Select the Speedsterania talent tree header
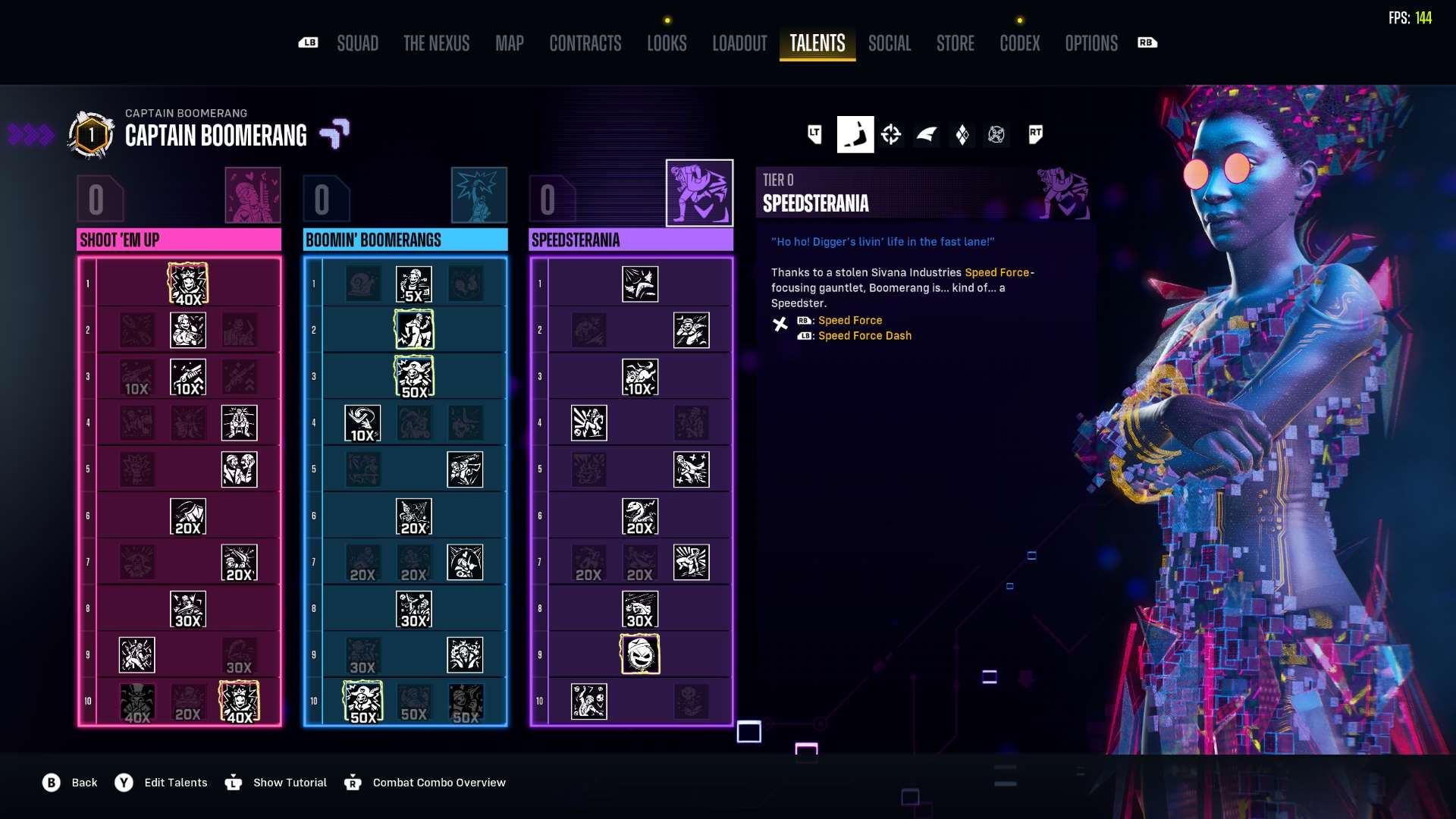Image resolution: width=1456 pixels, height=819 pixels. [x=630, y=240]
